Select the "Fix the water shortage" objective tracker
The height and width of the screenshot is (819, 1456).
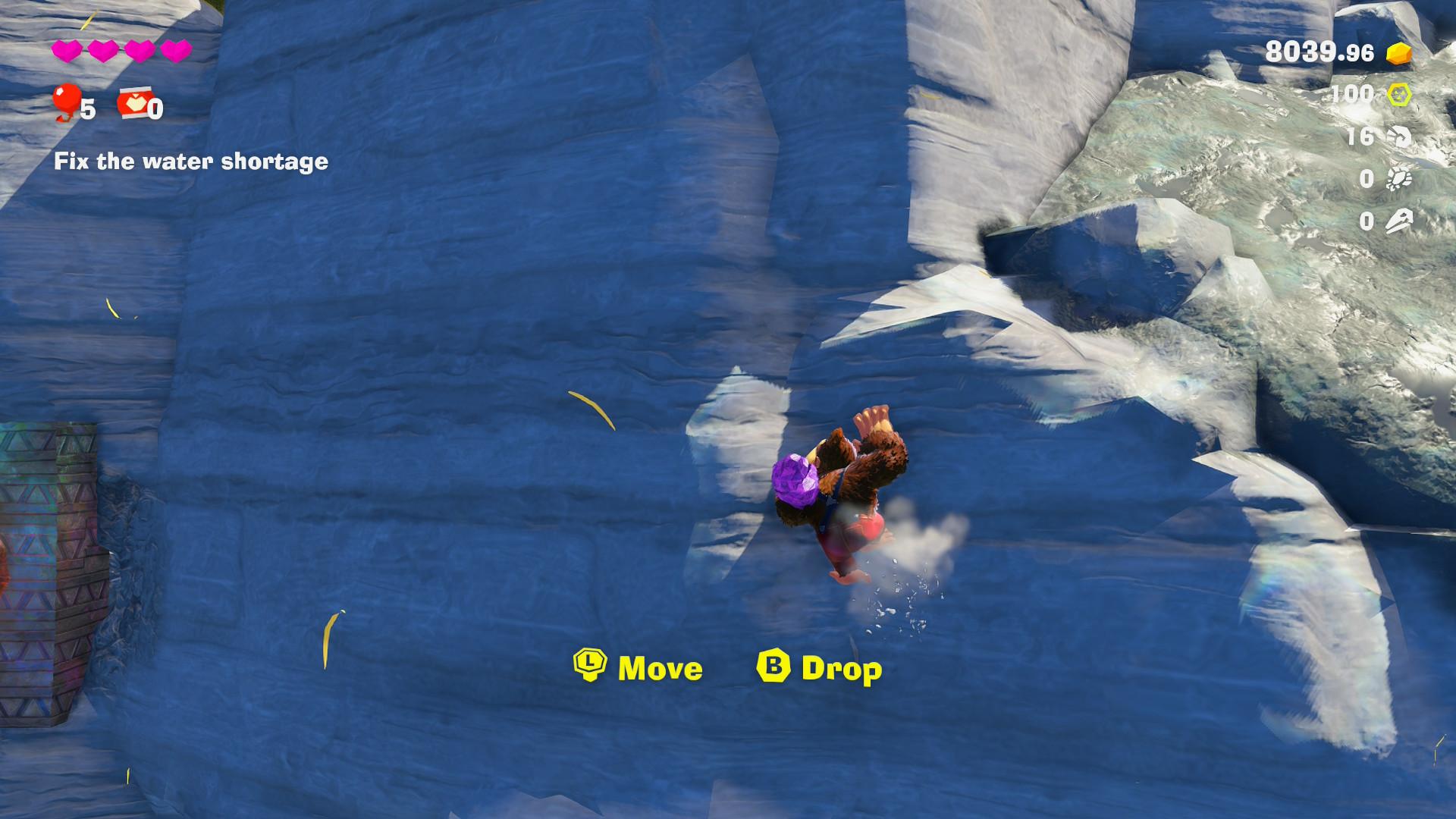click(x=190, y=162)
